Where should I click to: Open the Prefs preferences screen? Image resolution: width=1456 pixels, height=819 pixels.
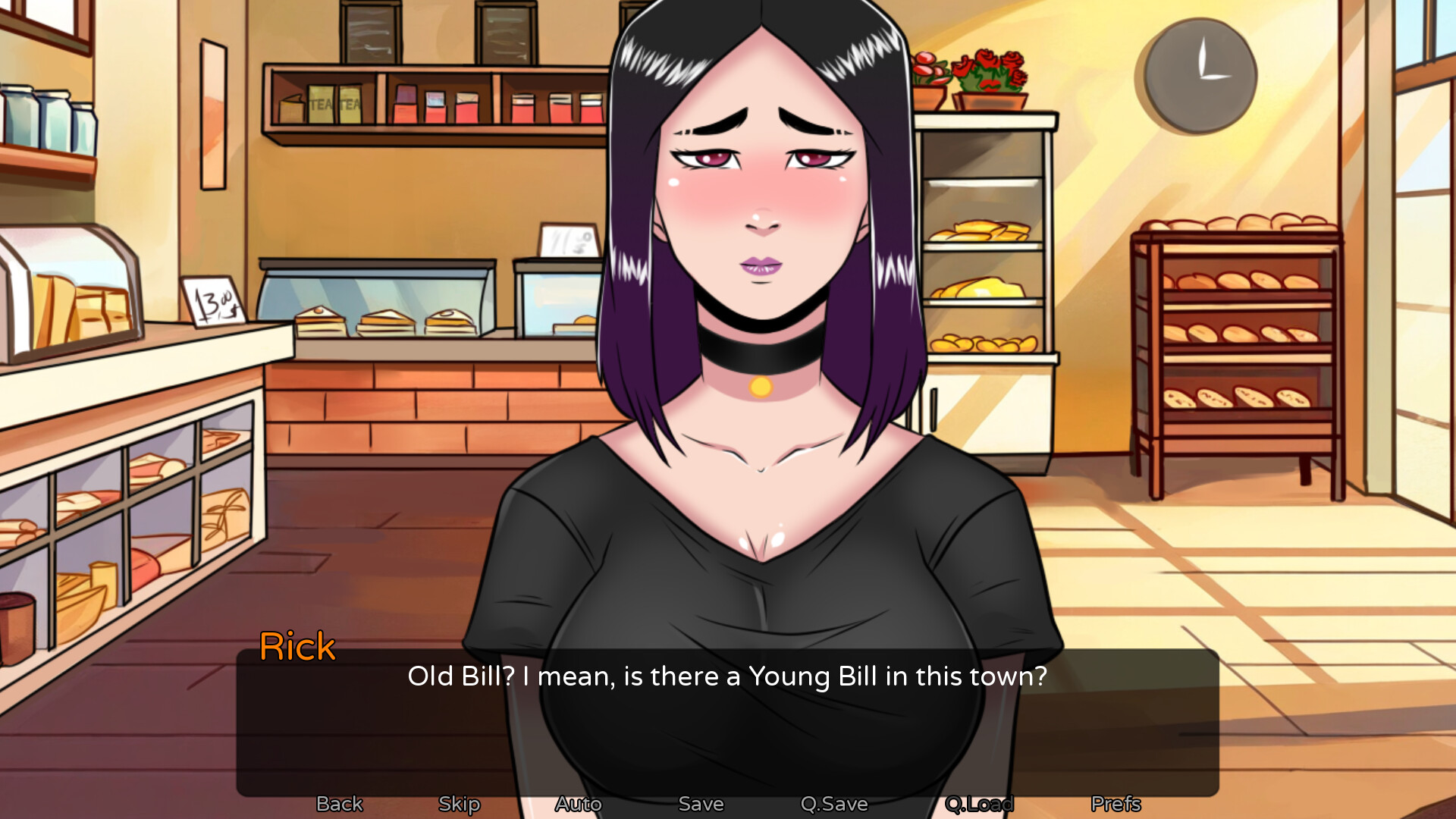[1116, 803]
